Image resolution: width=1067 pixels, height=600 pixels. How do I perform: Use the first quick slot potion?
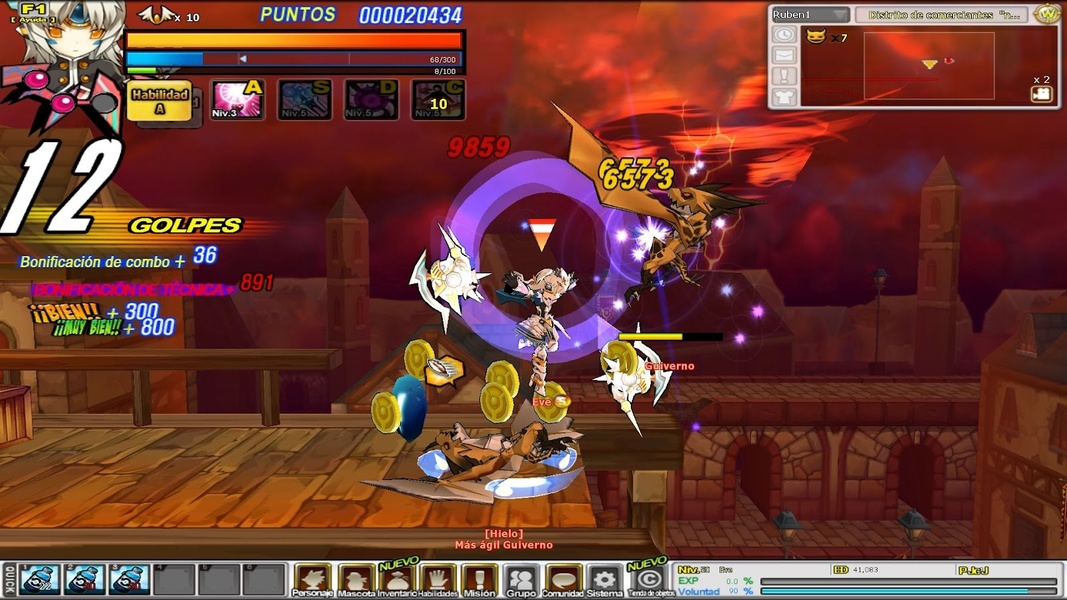[x=41, y=579]
